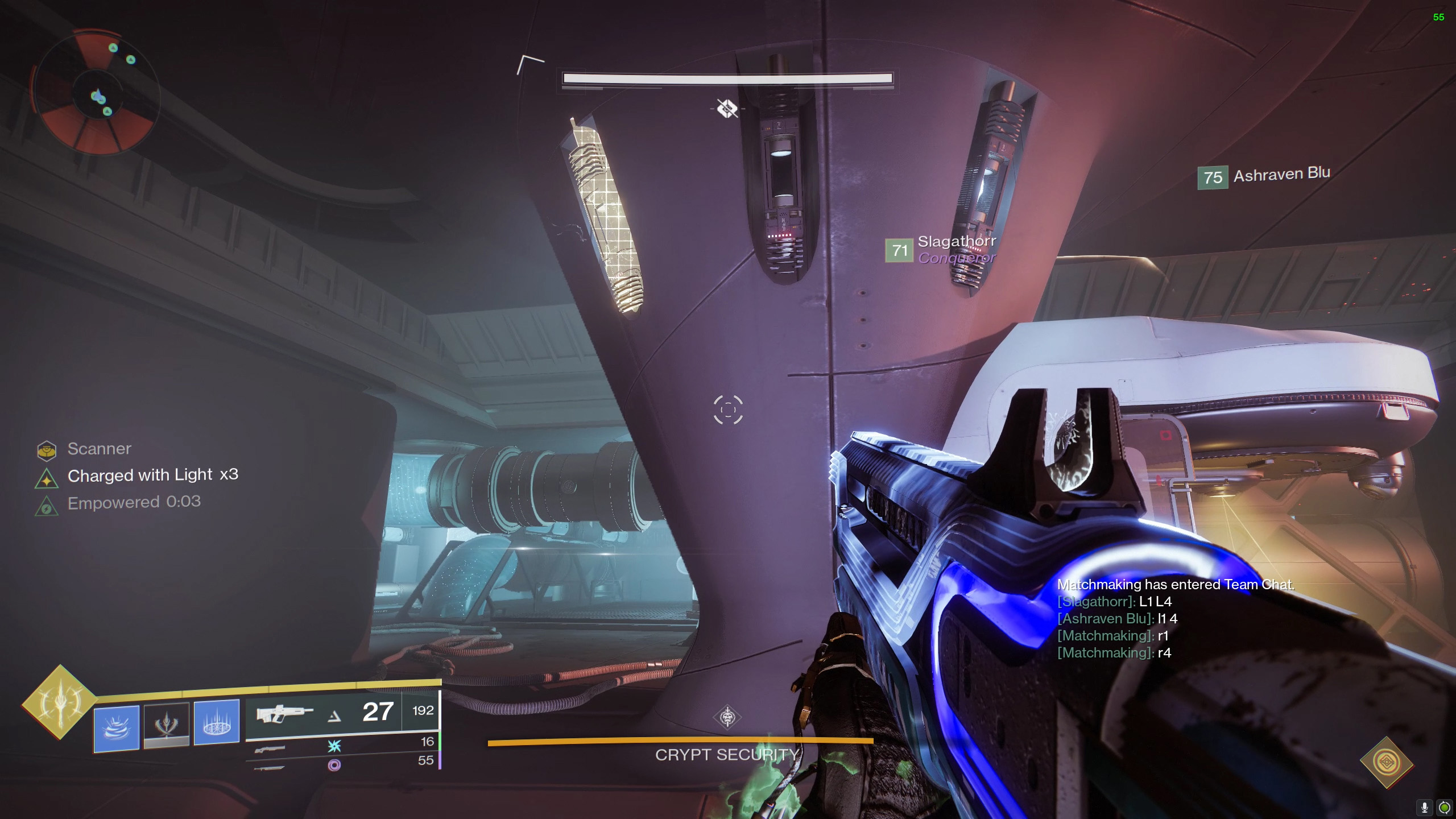Screen dimensions: 1456x819
Task: Click the objective waypoint marker
Action: tap(727, 108)
